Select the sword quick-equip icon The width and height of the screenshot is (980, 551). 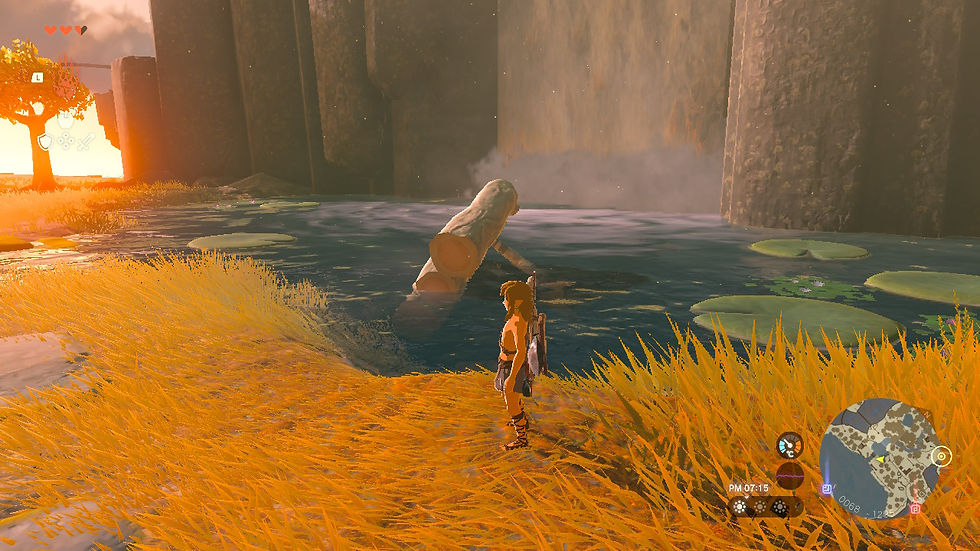(x=87, y=142)
